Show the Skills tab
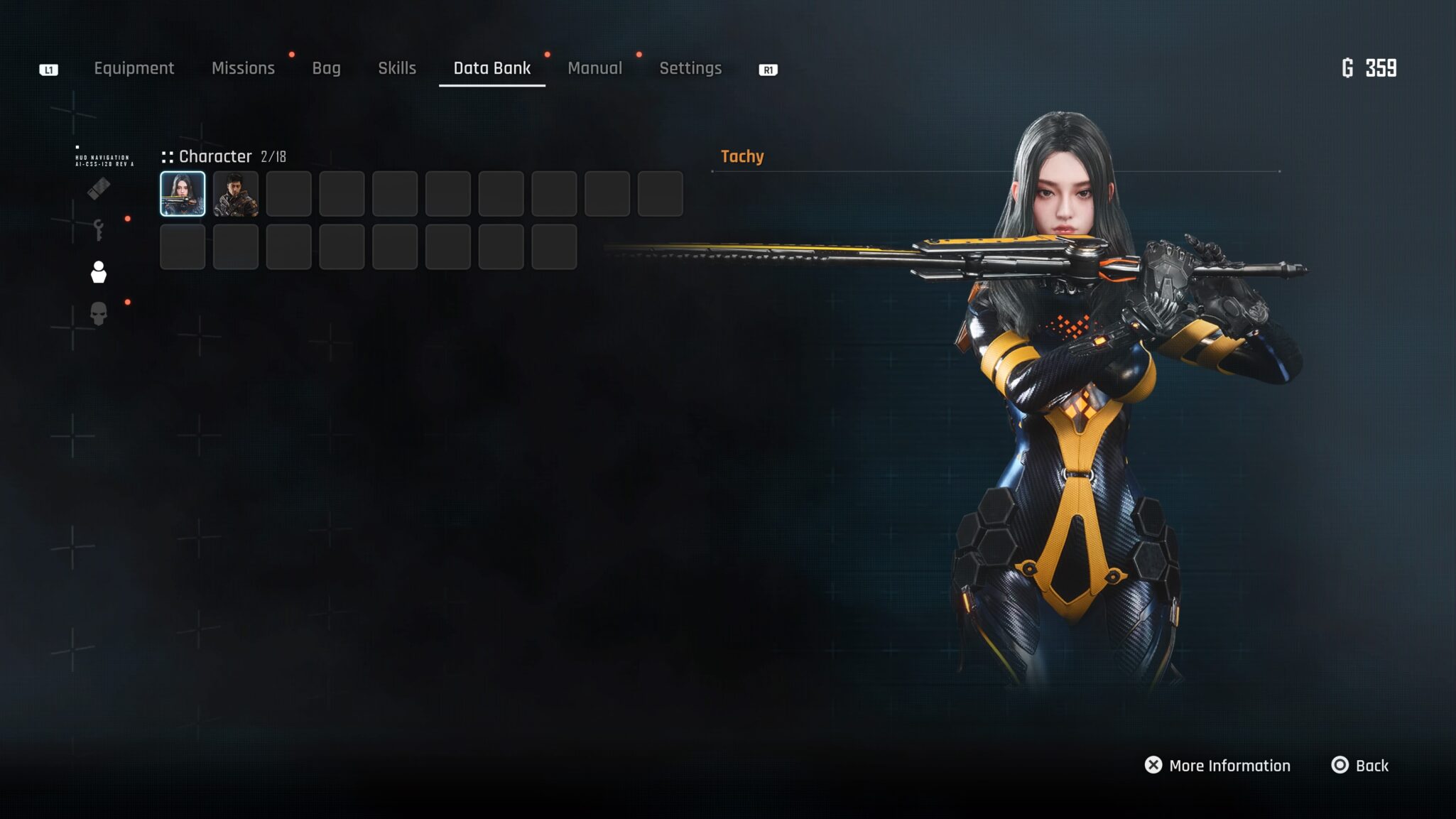The width and height of the screenshot is (1456, 819). pos(396,68)
